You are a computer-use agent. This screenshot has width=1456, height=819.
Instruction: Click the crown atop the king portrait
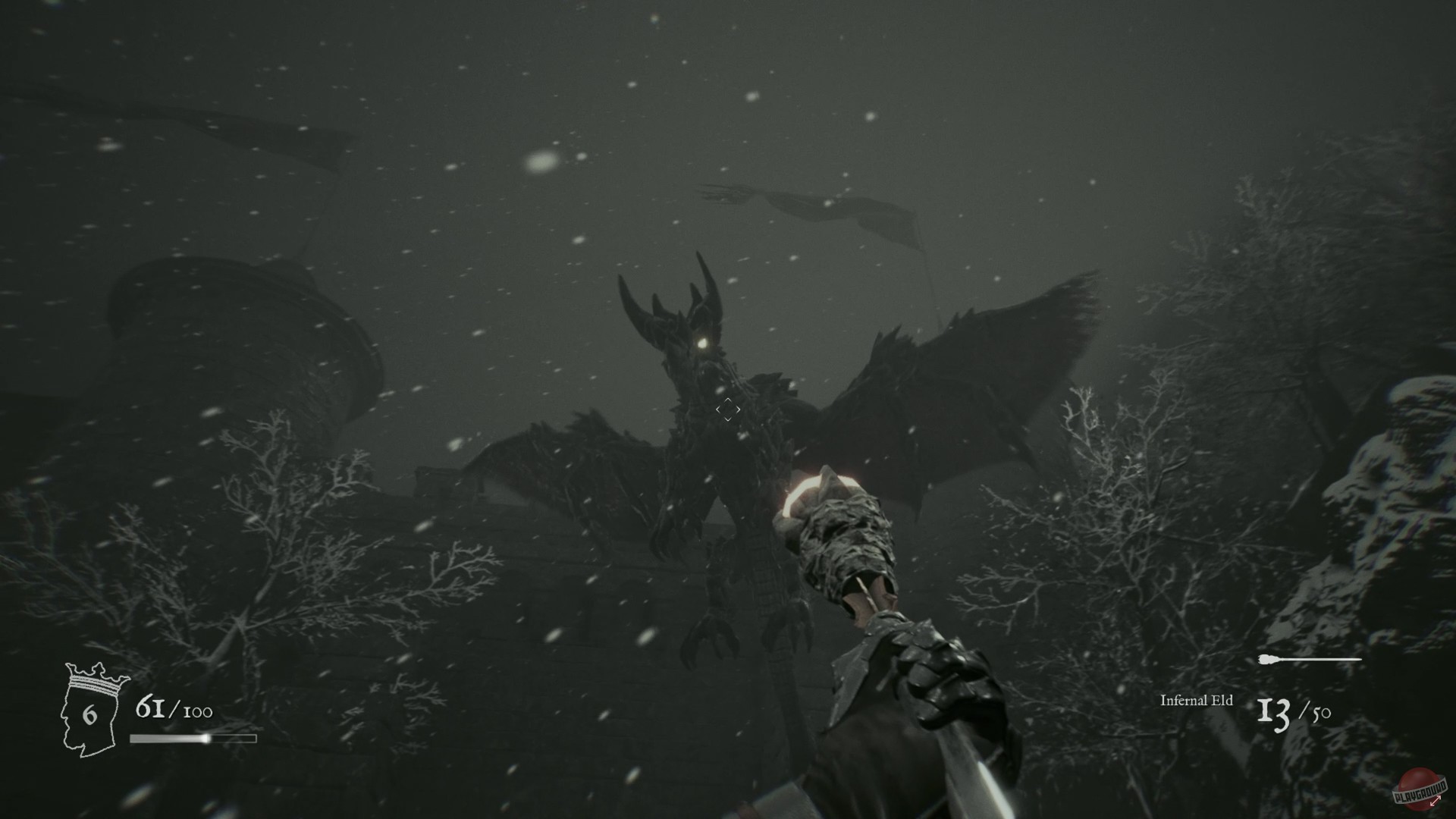click(95, 677)
